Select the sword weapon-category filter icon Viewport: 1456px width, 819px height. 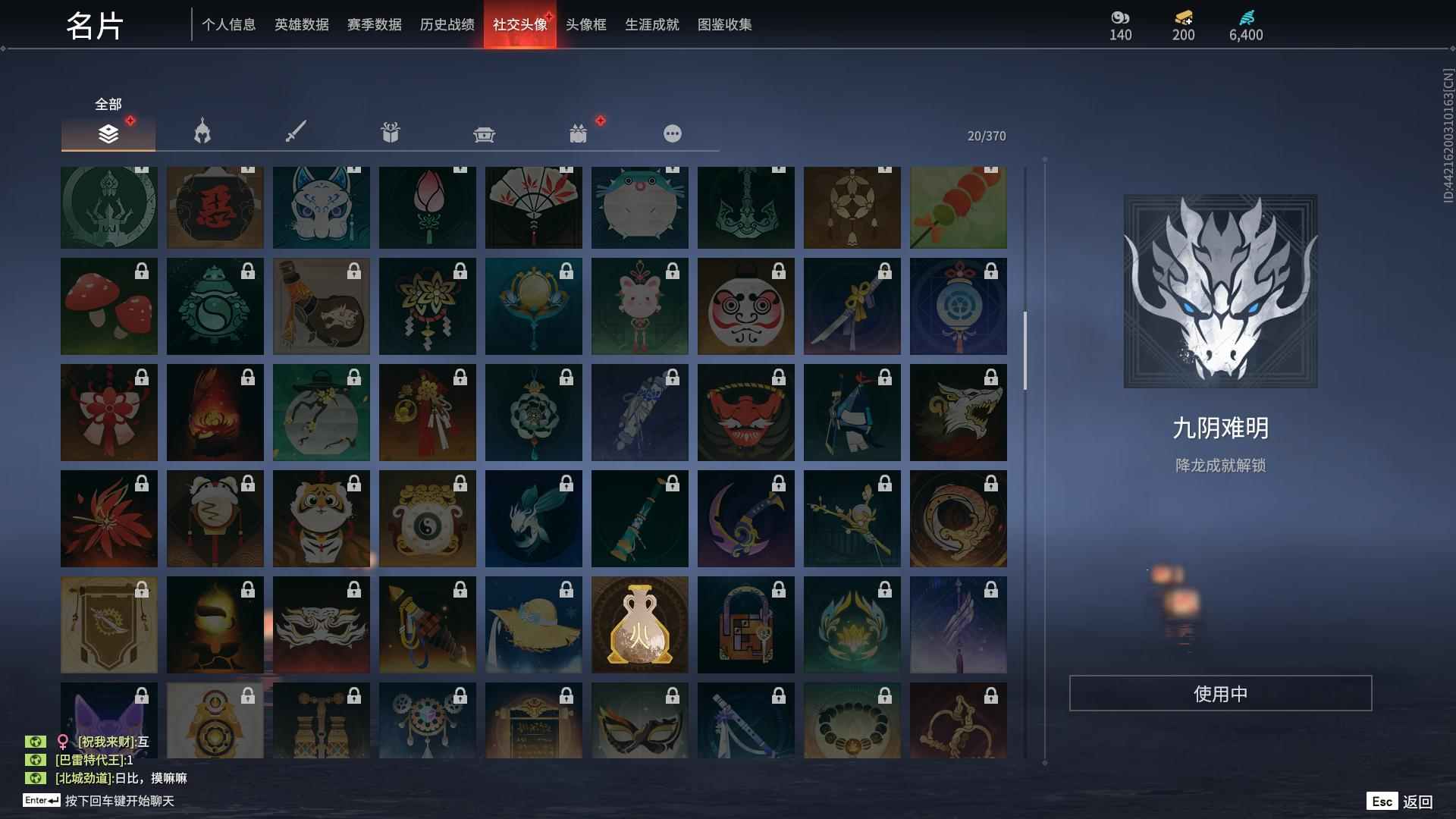pos(296,130)
